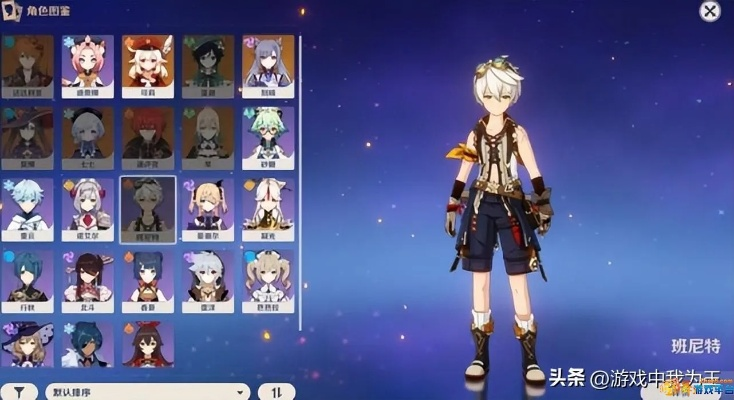
Task: Choose Diluc's character tile
Action: coord(147,137)
